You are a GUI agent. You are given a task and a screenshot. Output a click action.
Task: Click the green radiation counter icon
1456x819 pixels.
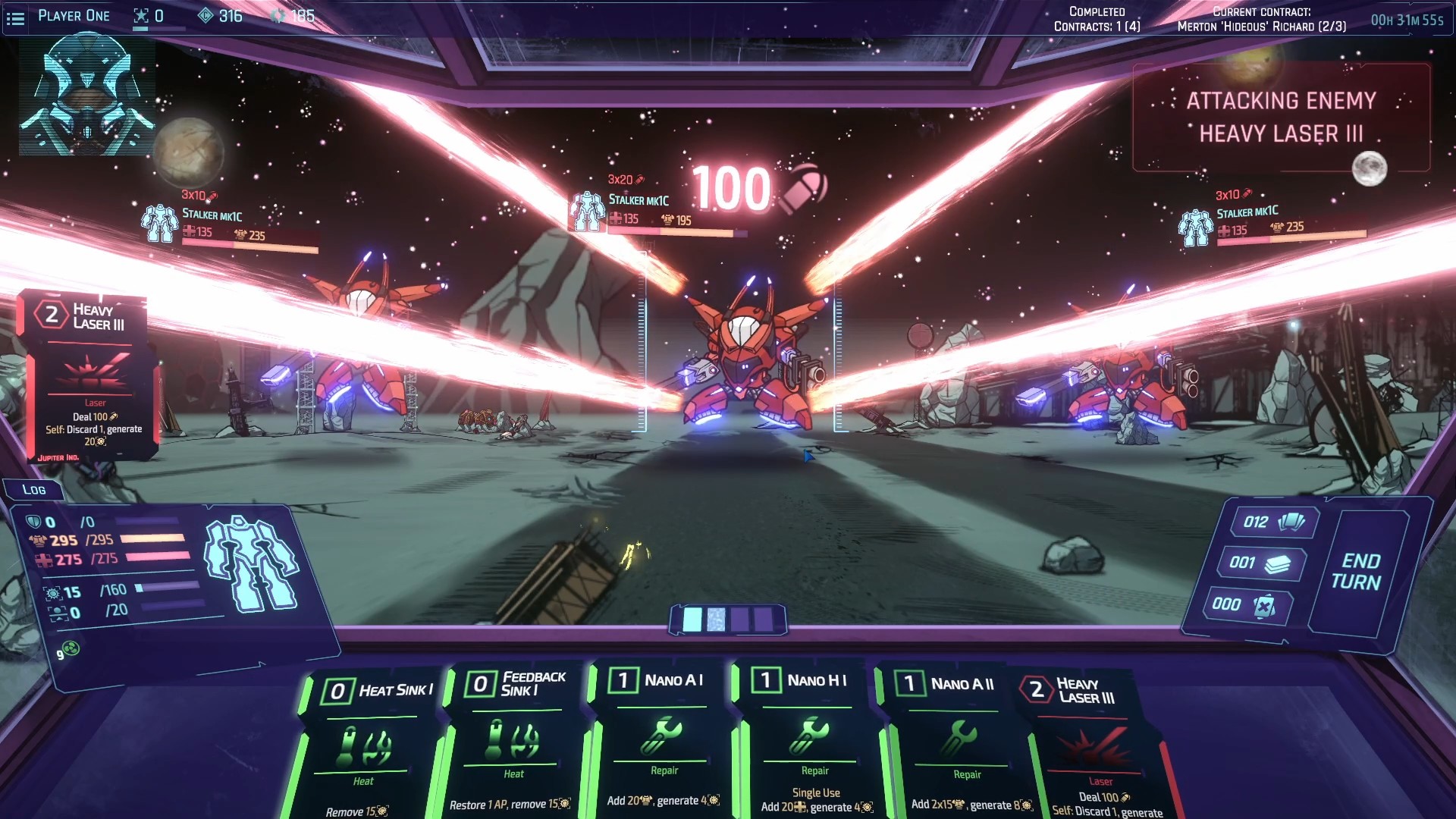(71, 649)
